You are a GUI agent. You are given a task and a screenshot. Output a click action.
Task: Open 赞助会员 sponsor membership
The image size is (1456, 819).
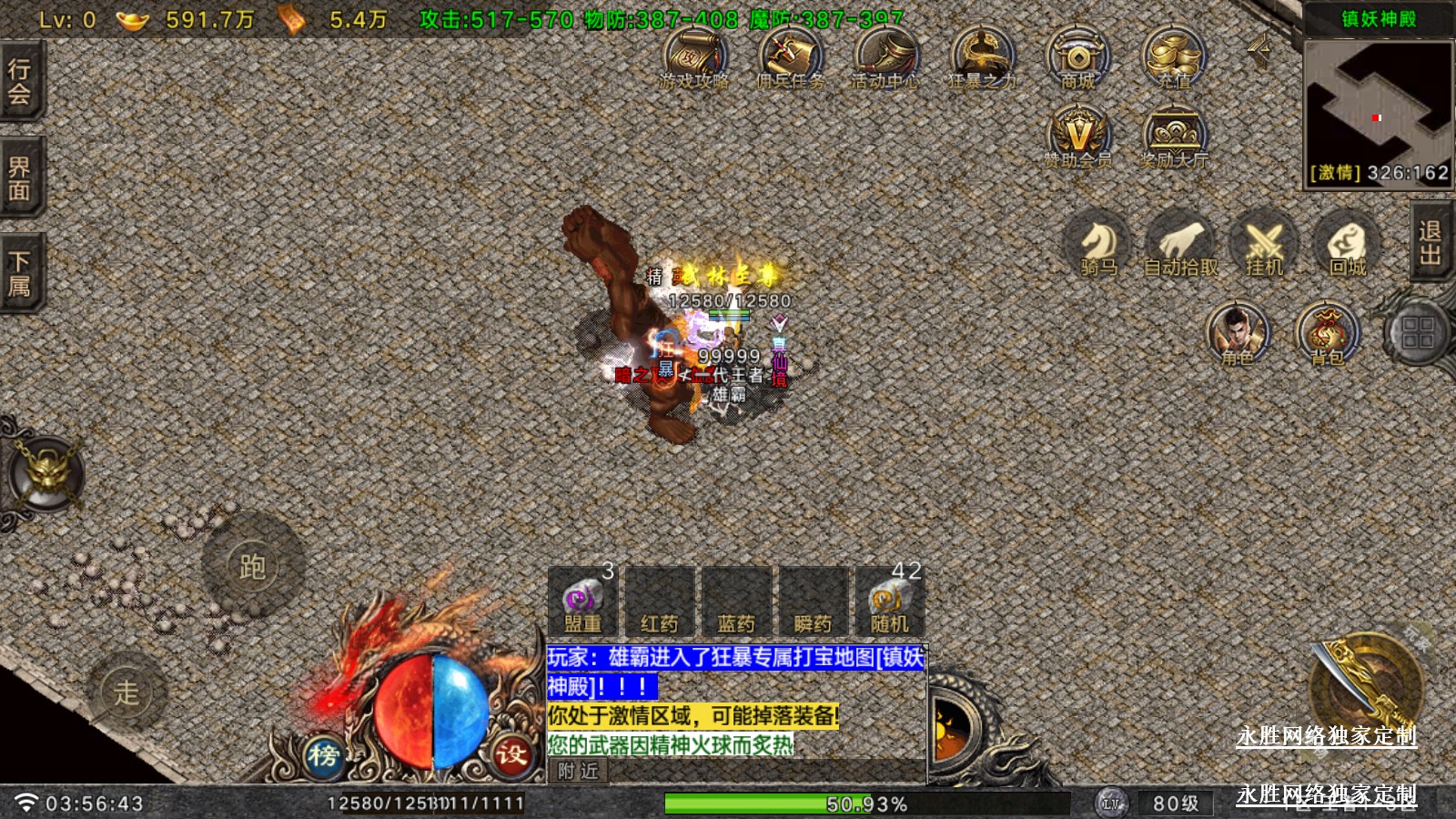point(1078,136)
